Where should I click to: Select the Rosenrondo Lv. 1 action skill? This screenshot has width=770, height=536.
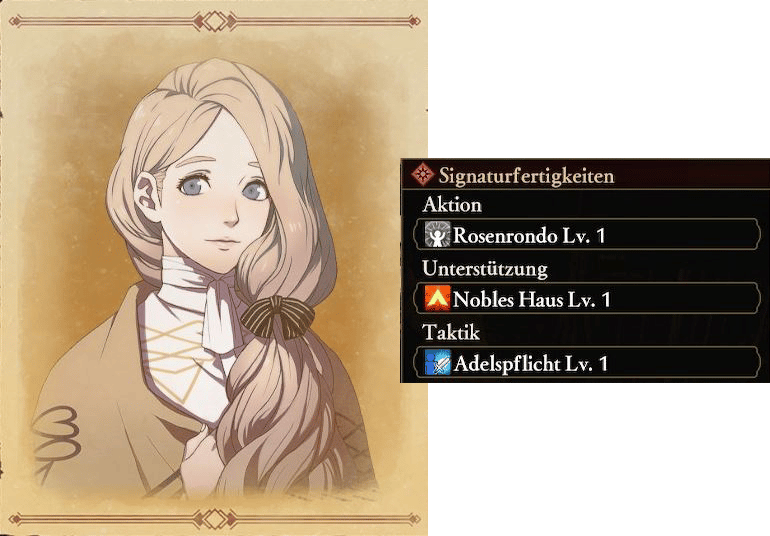pyautogui.click(x=587, y=235)
